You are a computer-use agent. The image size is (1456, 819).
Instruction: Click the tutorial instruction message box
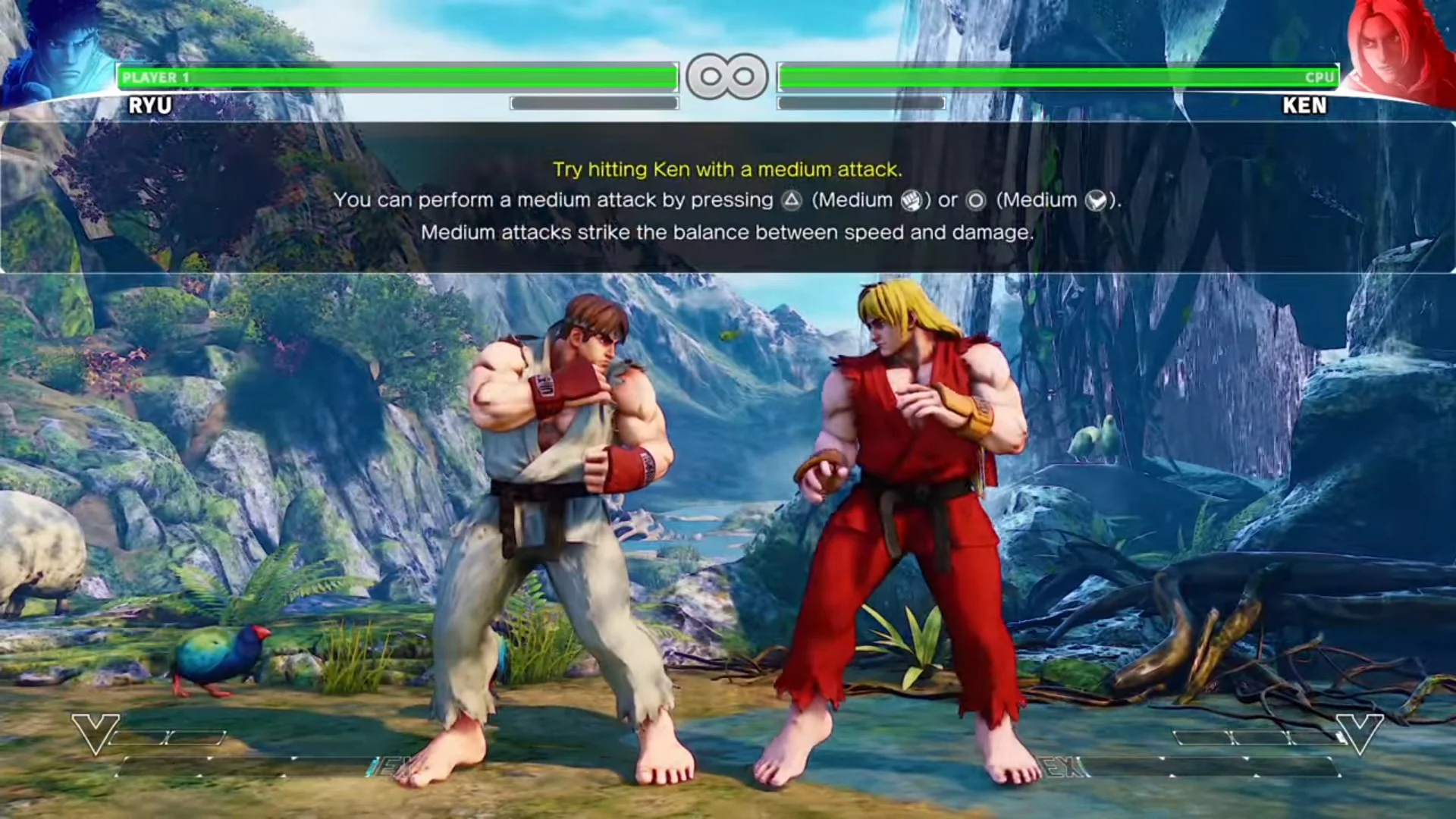[x=727, y=201]
